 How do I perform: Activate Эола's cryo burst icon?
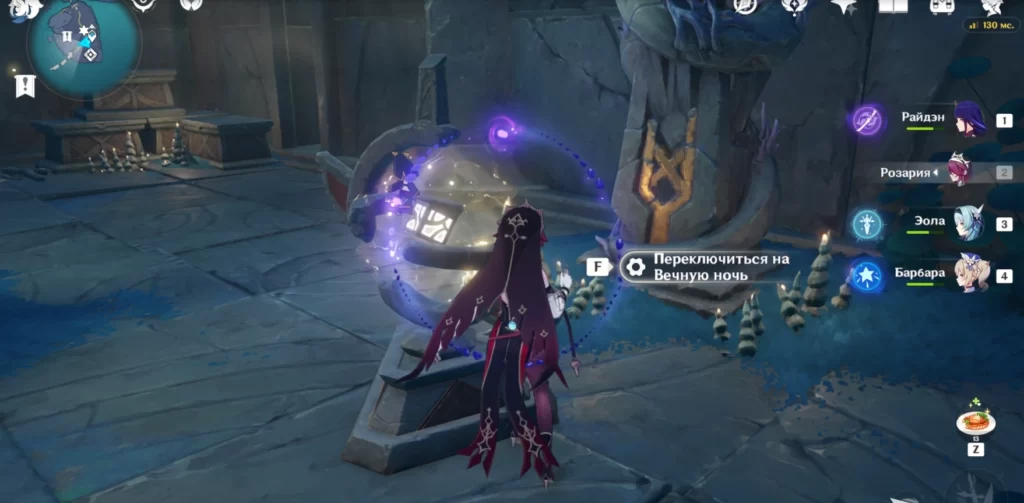866,223
